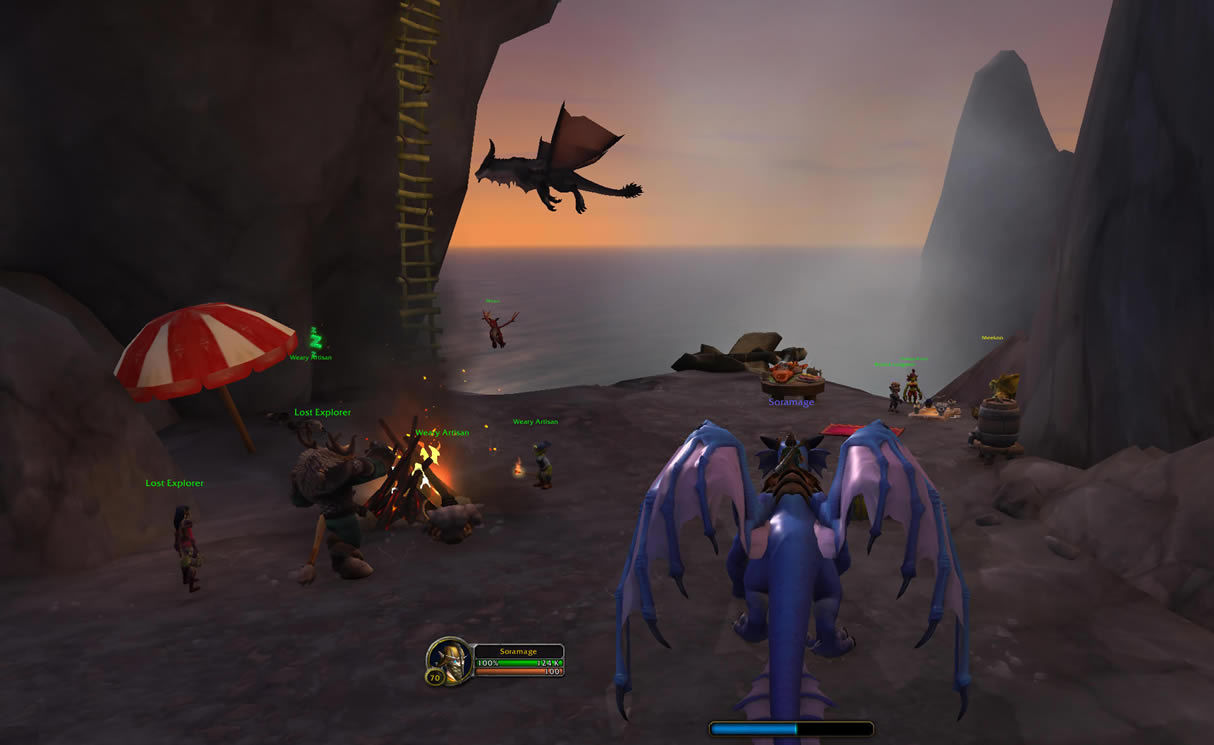
Task: Select the Soramage name plate on the unit frame
Action: 519,651
